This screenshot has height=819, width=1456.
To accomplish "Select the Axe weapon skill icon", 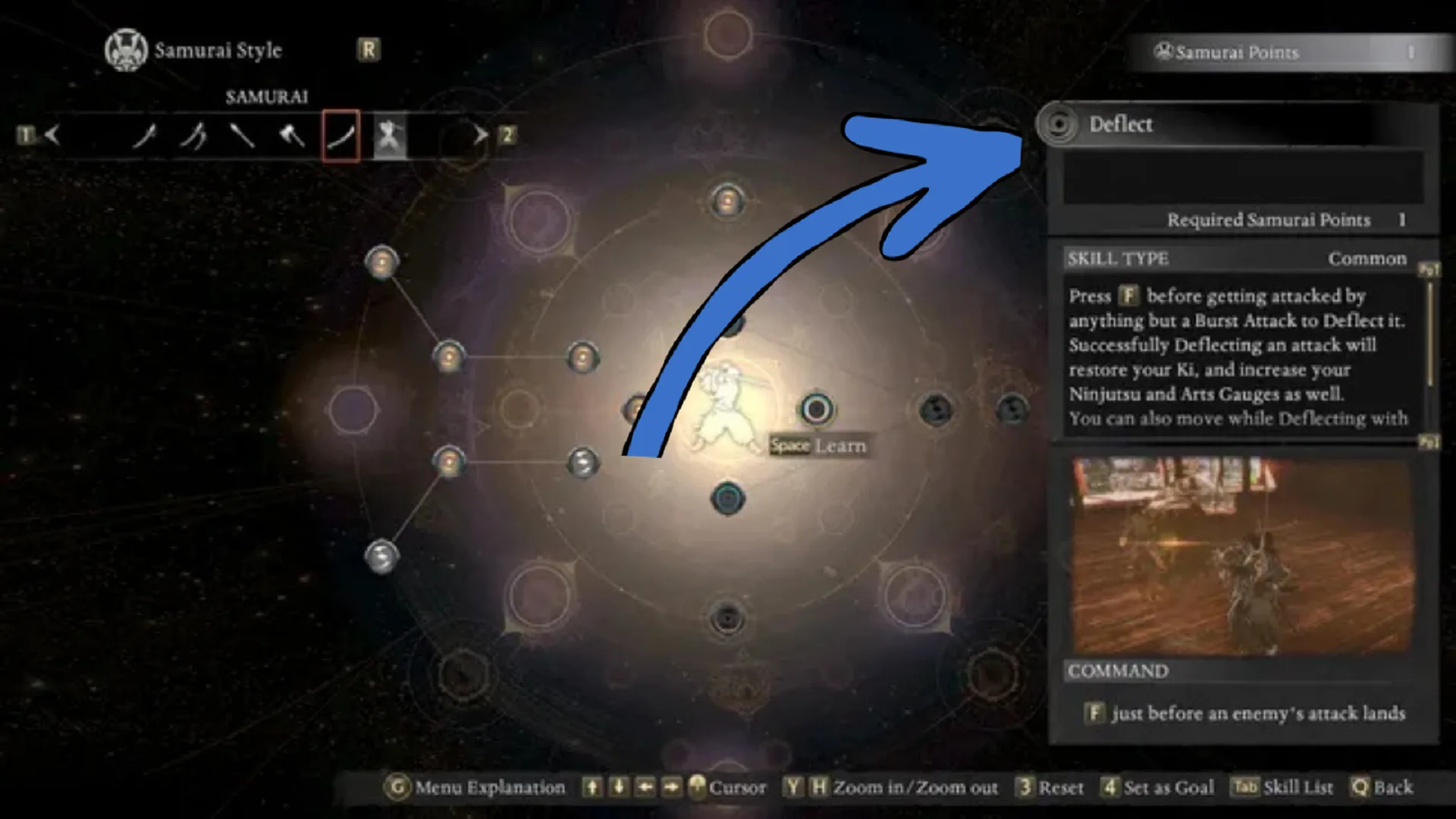I will 290,136.
